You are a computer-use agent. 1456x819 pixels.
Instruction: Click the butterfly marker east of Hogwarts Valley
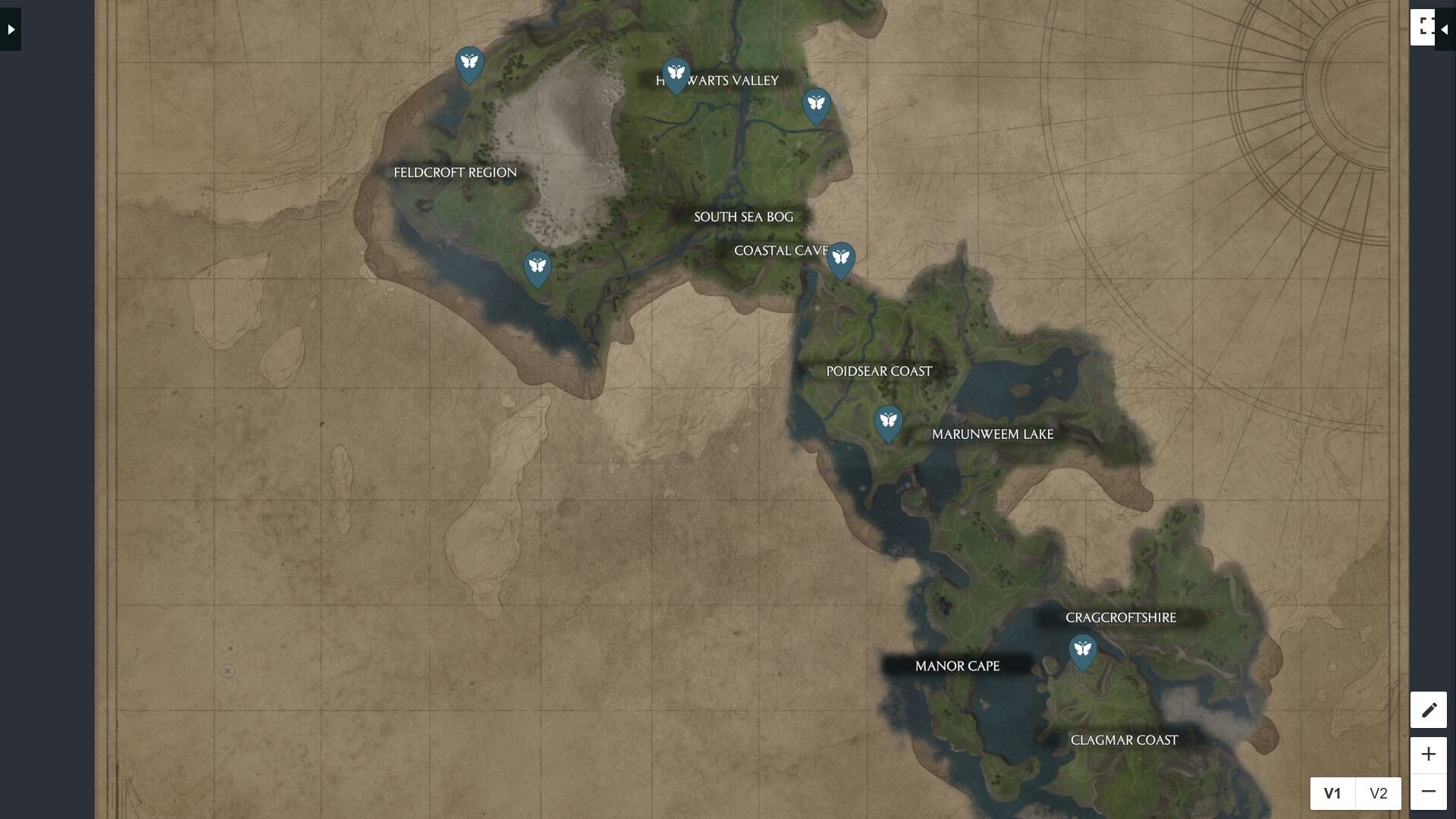[816, 105]
